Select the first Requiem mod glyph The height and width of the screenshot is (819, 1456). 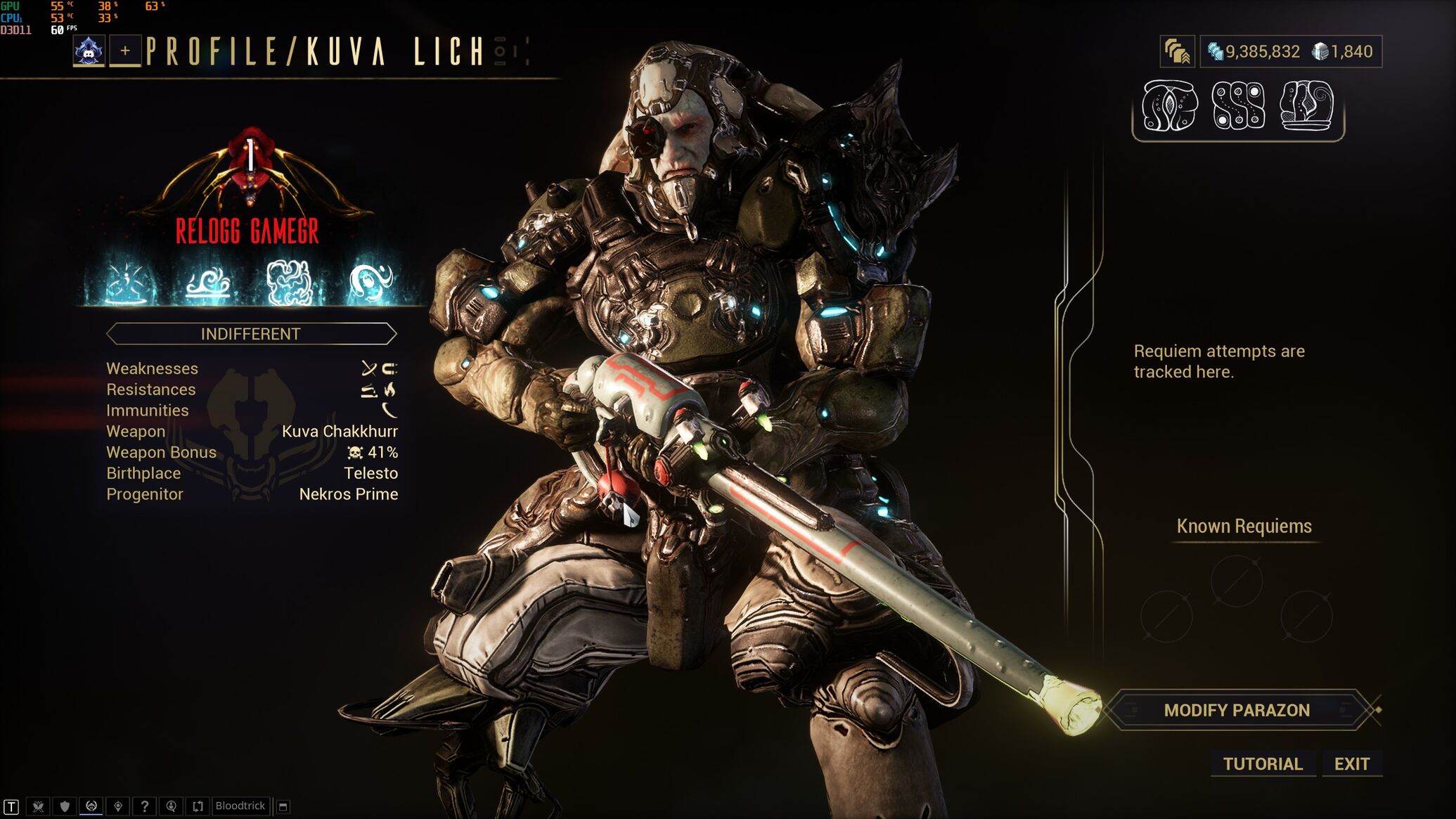[x=1169, y=106]
